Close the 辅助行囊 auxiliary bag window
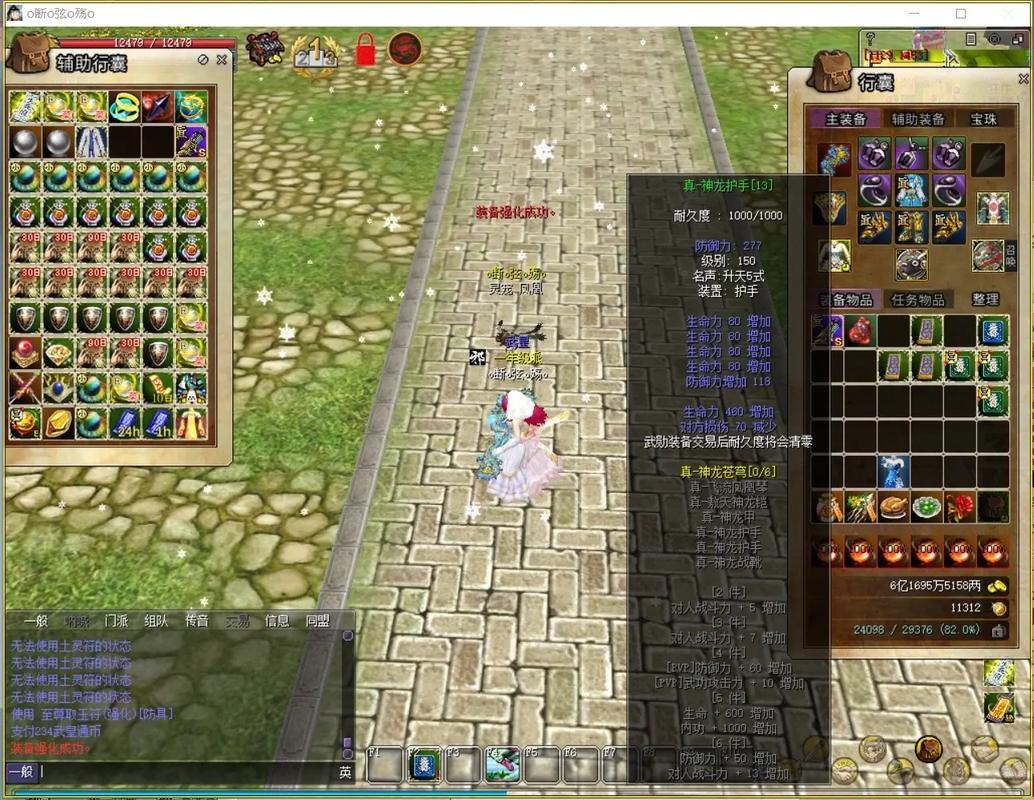Viewport: 1034px width, 800px height. coord(221,60)
